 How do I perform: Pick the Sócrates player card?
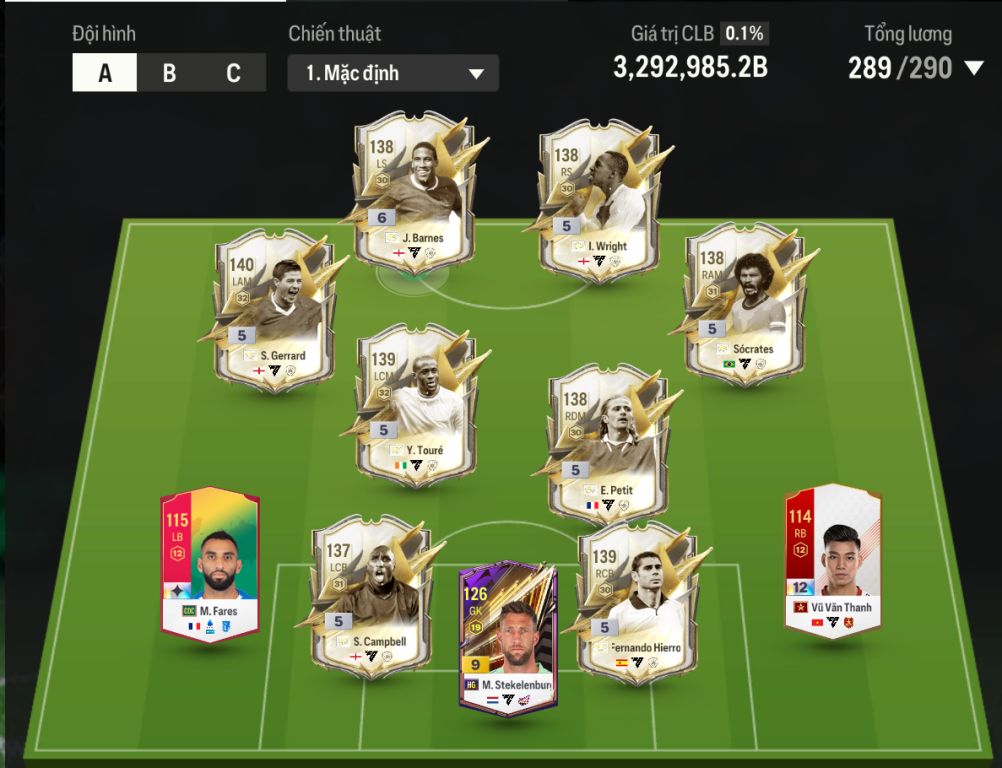(x=745, y=303)
